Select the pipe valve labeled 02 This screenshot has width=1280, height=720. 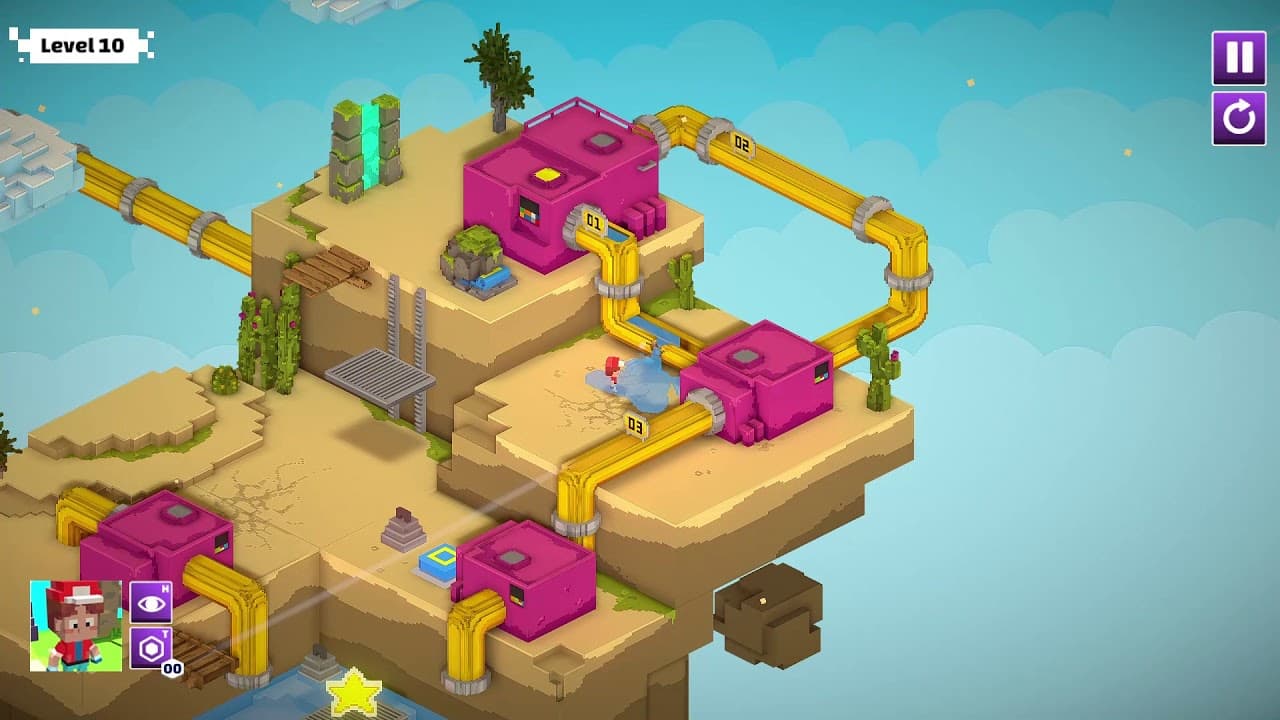point(741,143)
